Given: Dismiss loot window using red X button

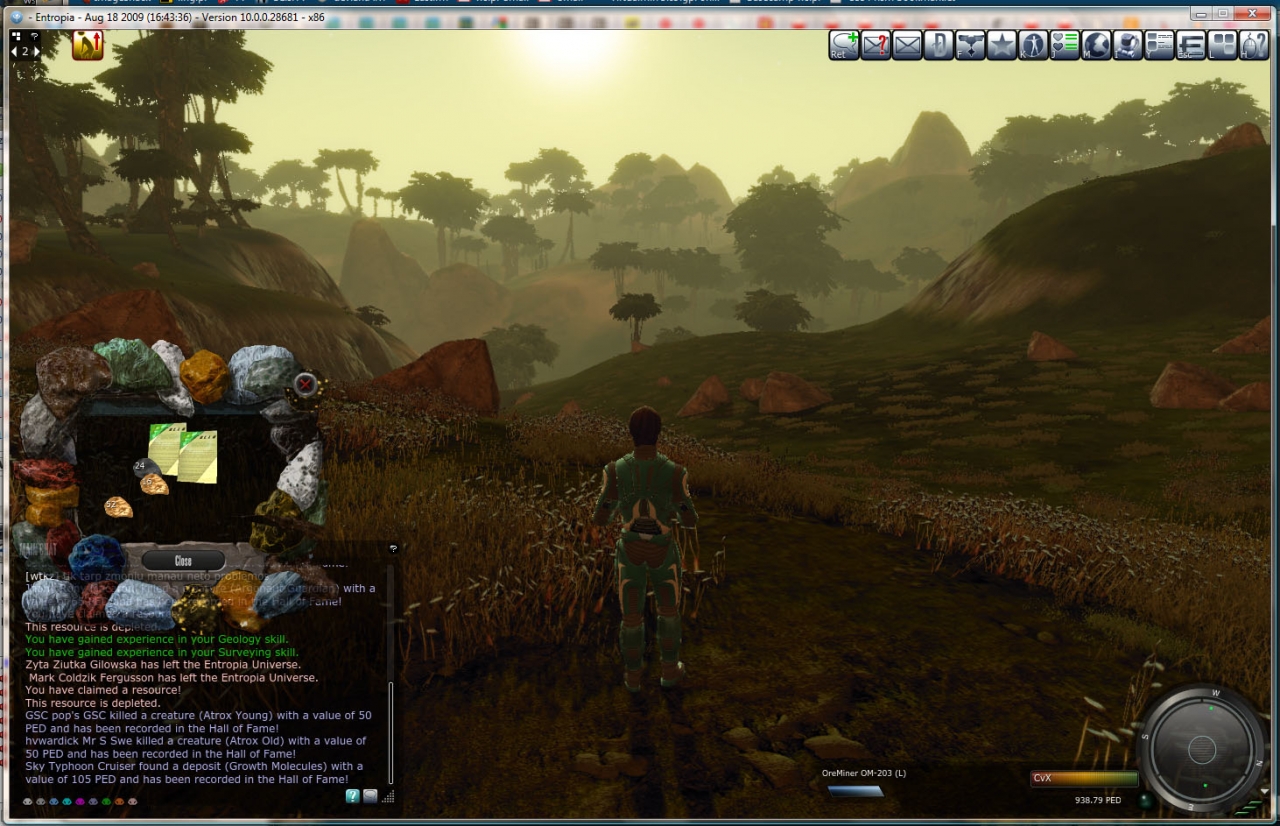Looking at the screenshot, I should (305, 383).
